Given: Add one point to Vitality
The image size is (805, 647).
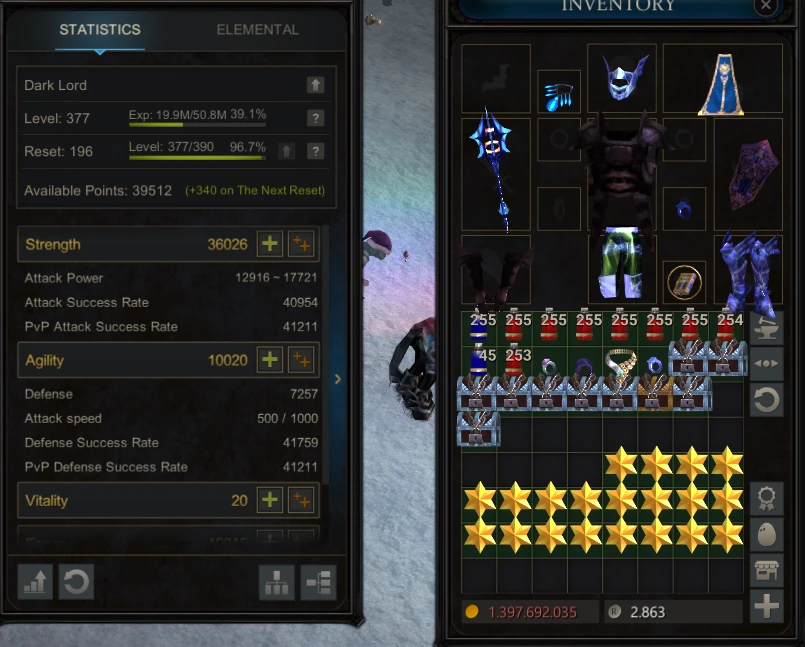Looking at the screenshot, I should click(x=269, y=500).
